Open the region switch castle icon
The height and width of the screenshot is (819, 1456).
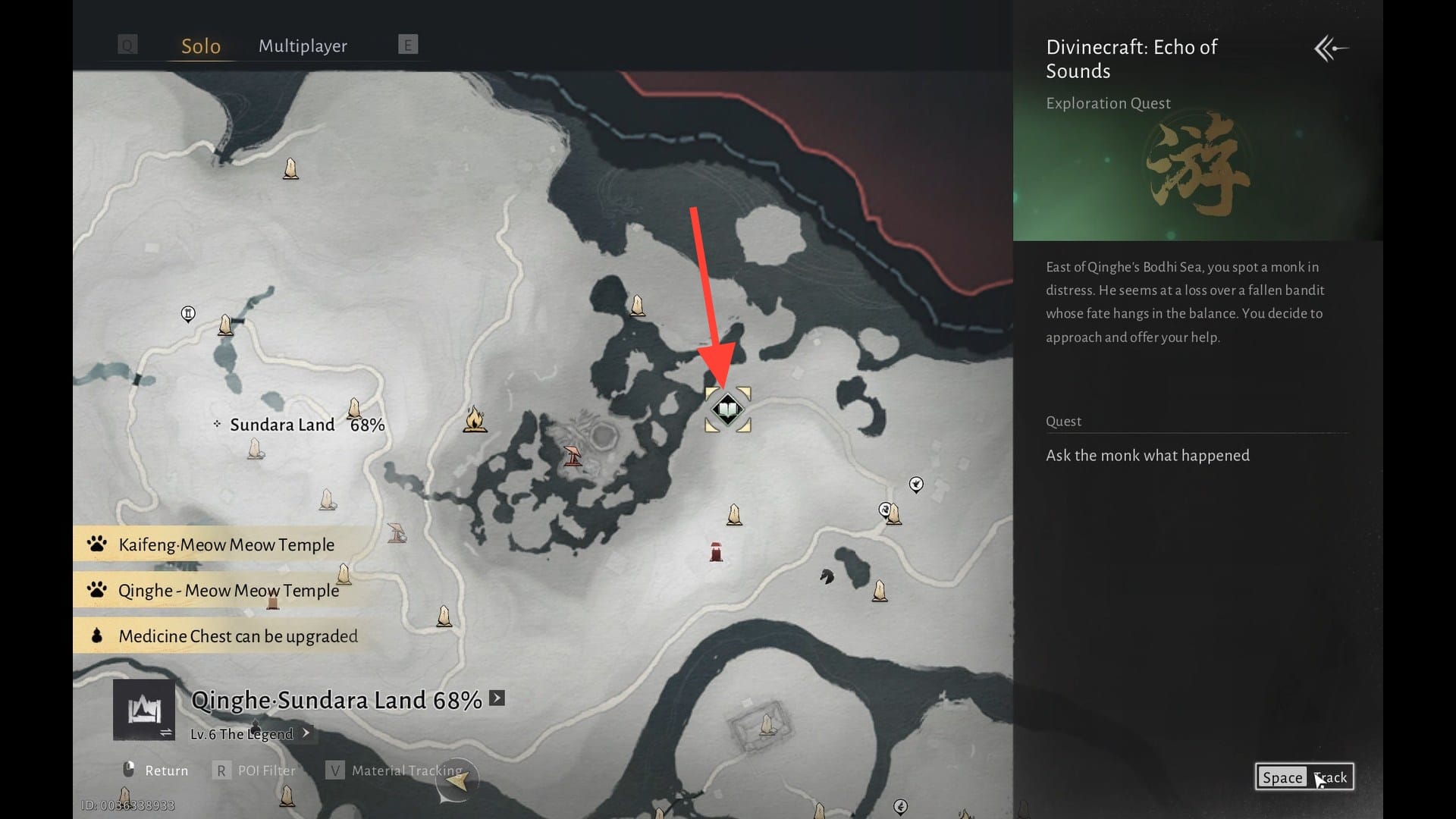point(143,711)
